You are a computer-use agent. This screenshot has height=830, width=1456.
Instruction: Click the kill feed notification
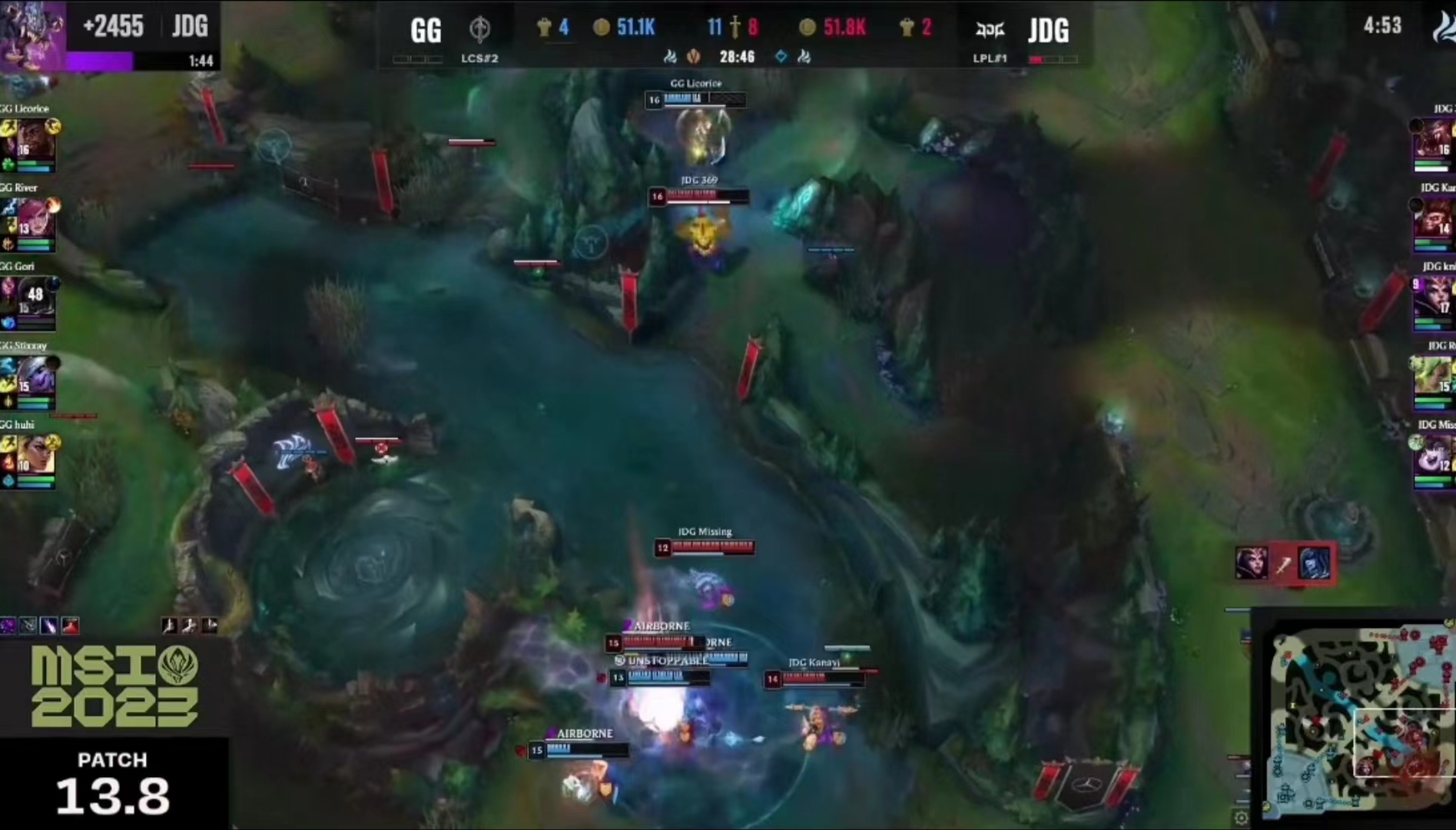point(1283,565)
